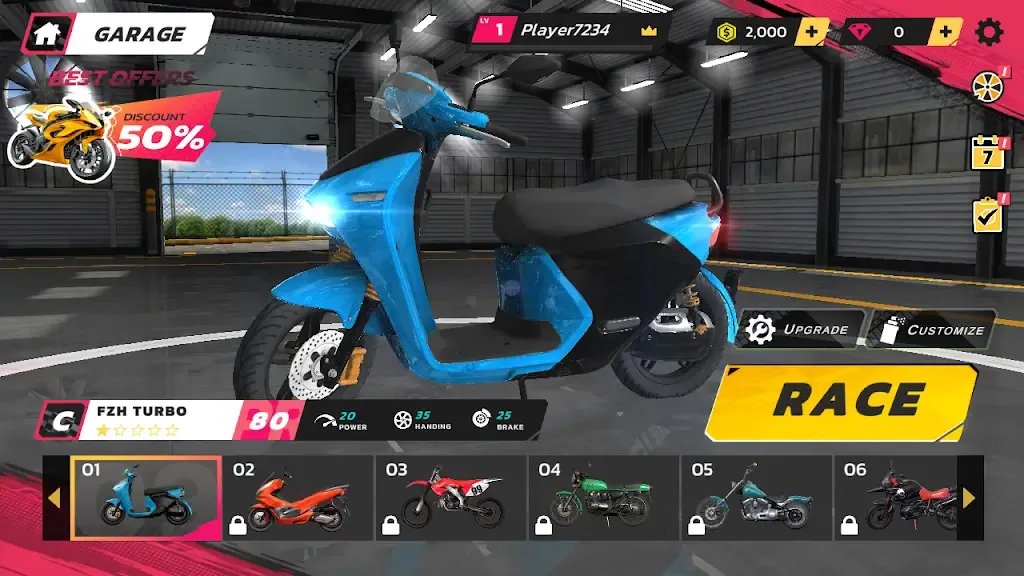Choose locked chopper bike 05
Image resolution: width=1024 pixels, height=576 pixels.
click(756, 497)
